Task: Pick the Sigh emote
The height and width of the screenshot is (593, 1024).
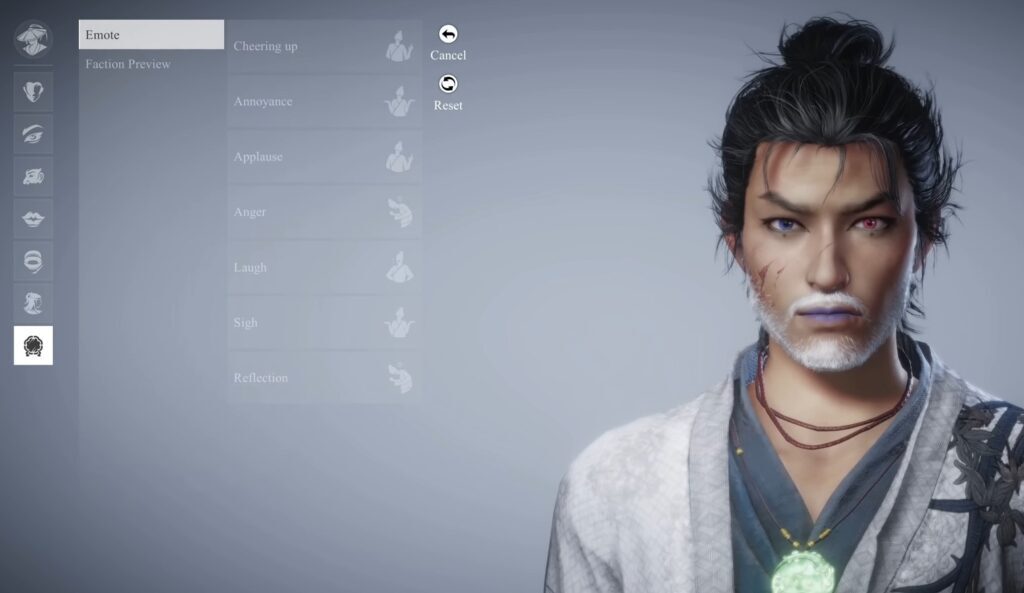Action: pyautogui.click(x=324, y=323)
